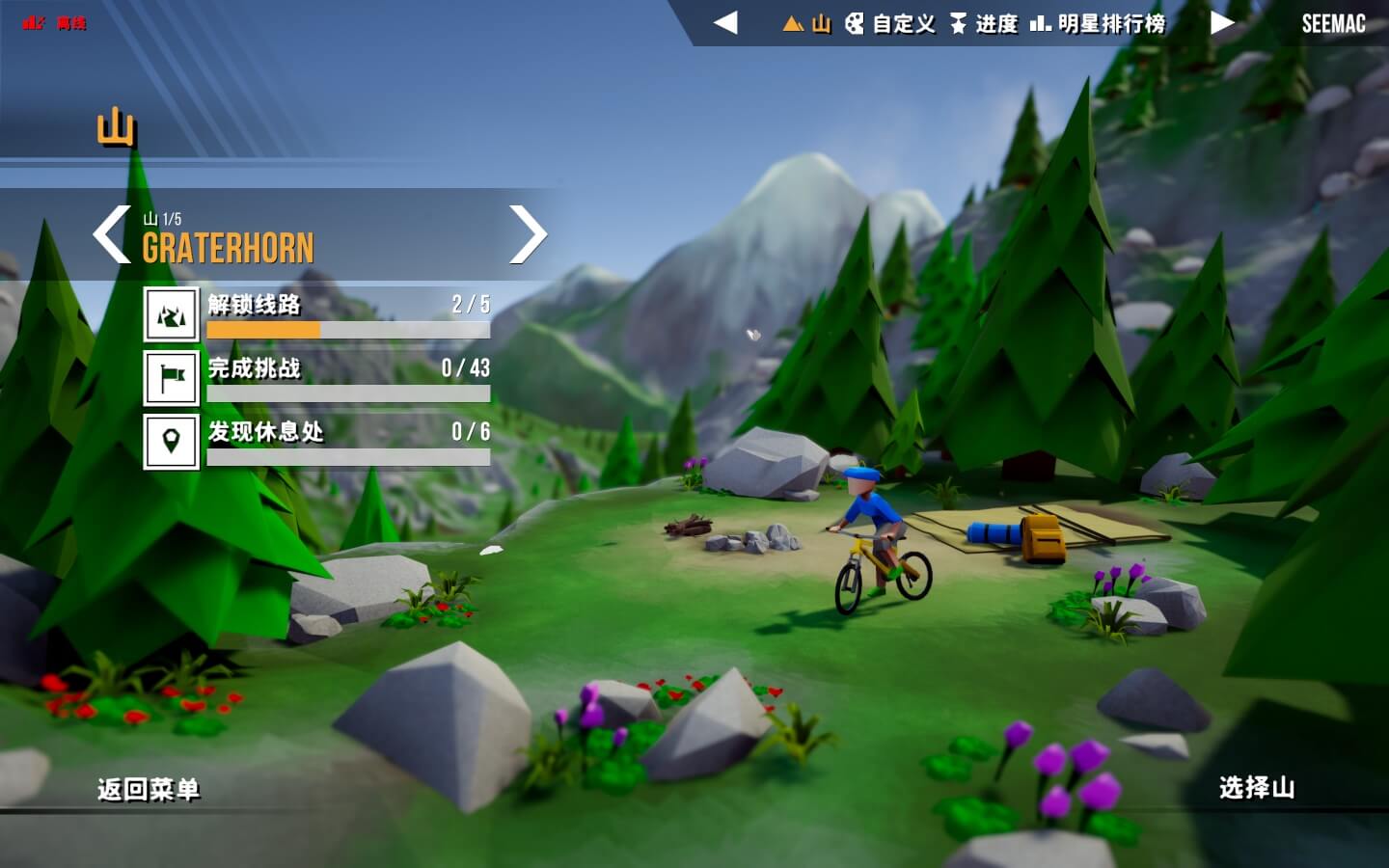
Task: Switch to the 山 mountain tab
Action: 807,23
